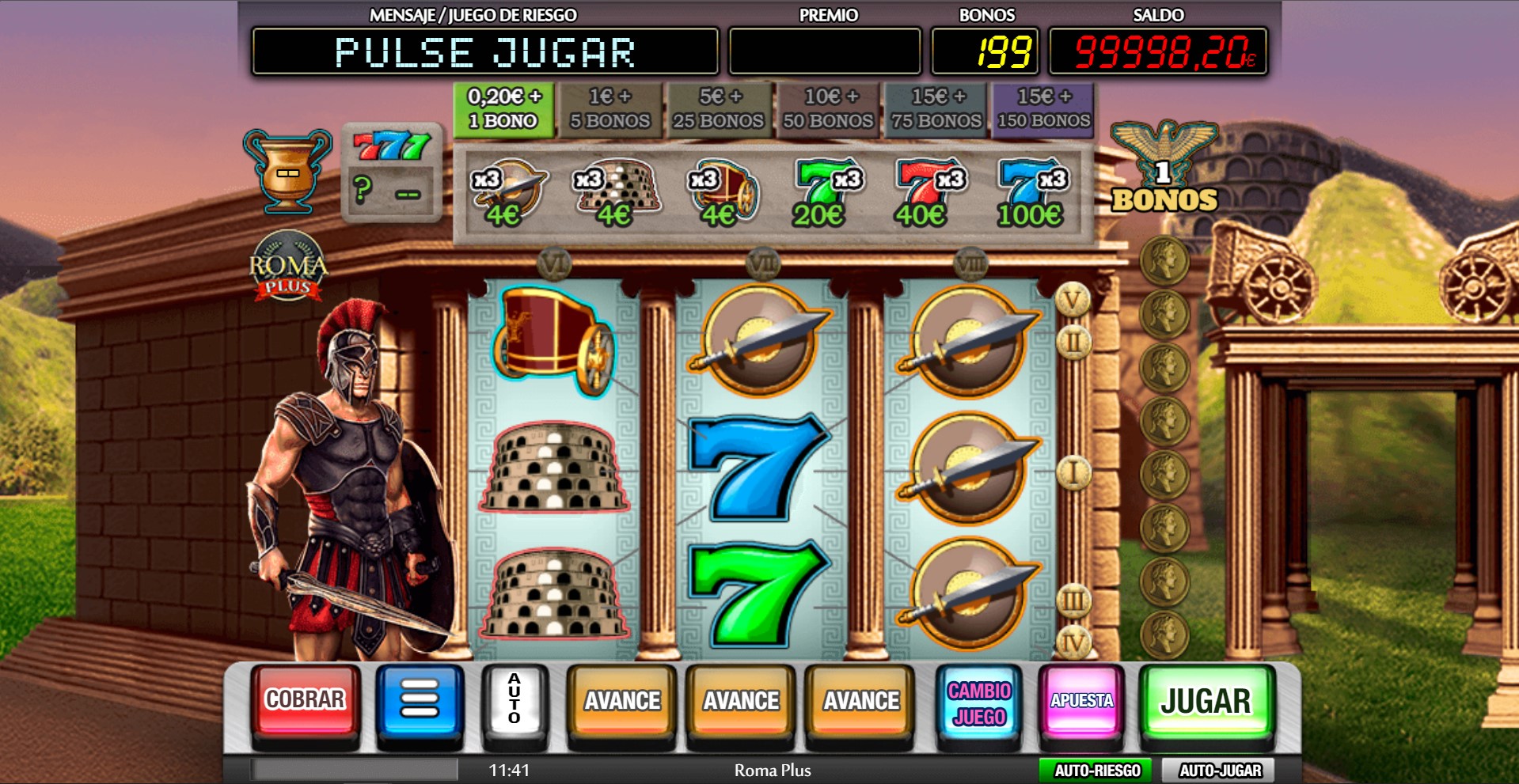
Task: Toggle the white AUTO button
Action: (515, 701)
